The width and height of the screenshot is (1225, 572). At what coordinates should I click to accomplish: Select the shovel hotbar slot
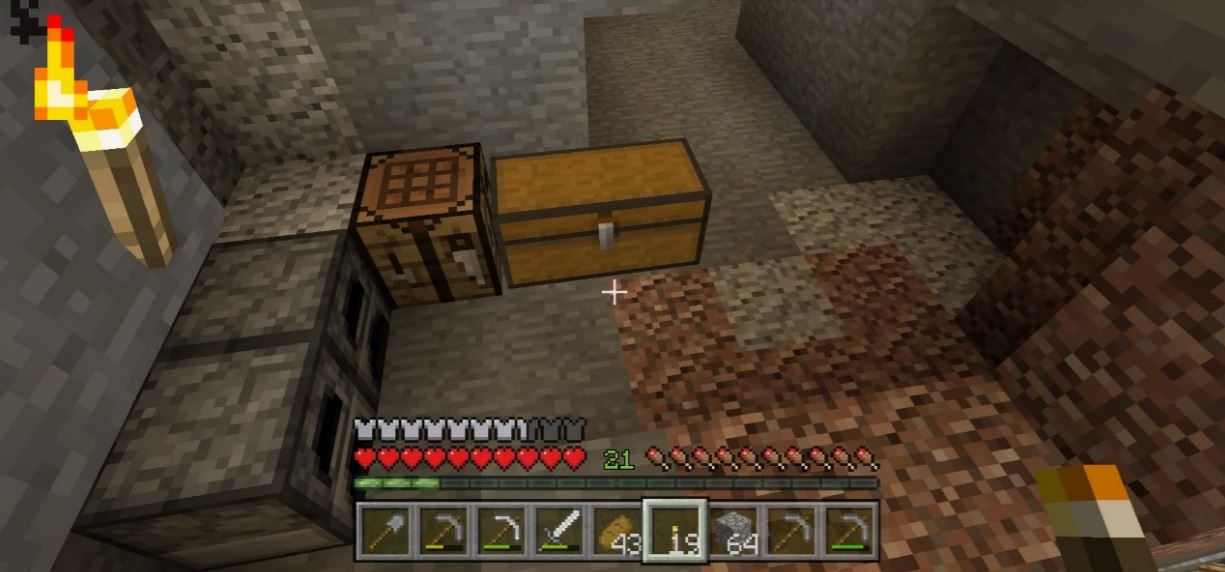[384, 530]
